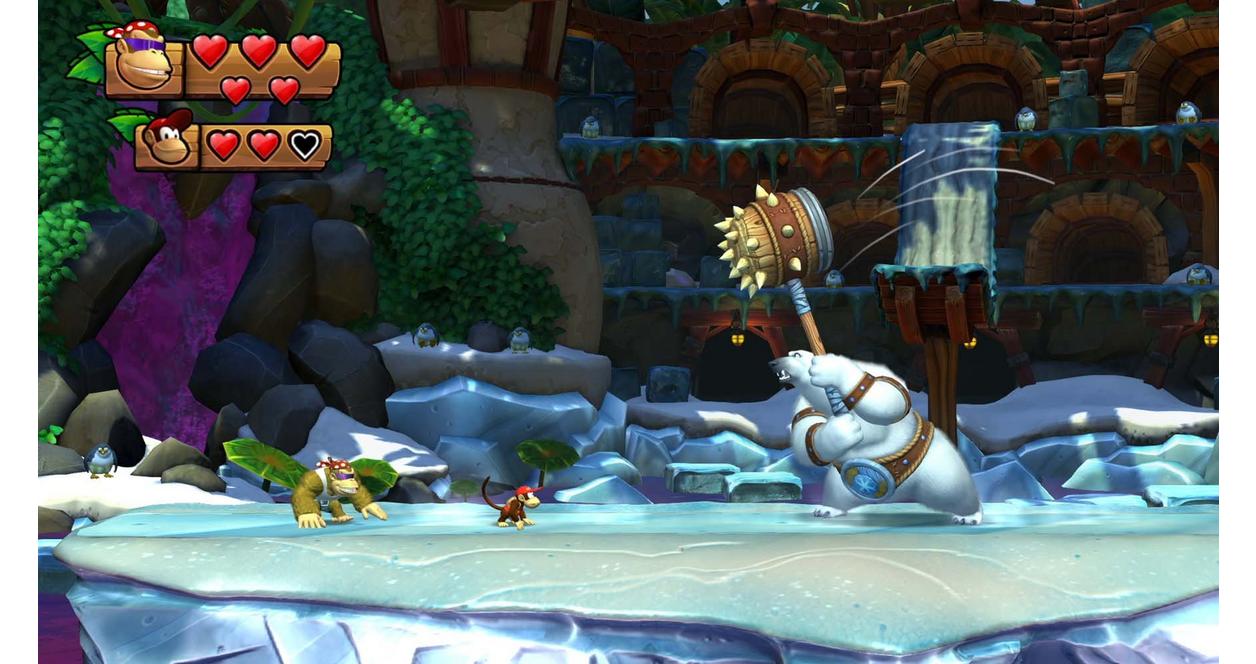Select Diddy Kong's character portrait
1256x664 pixels.
click(x=166, y=142)
